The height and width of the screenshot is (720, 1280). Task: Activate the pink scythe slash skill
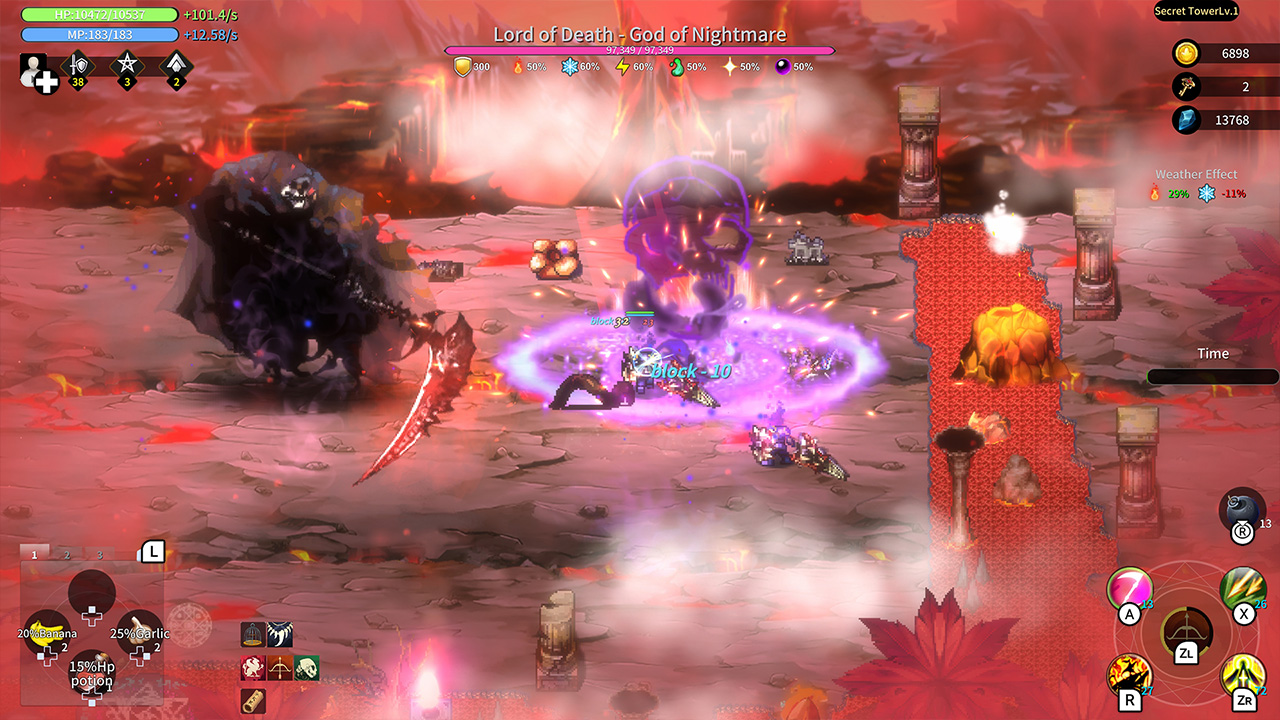1128,588
